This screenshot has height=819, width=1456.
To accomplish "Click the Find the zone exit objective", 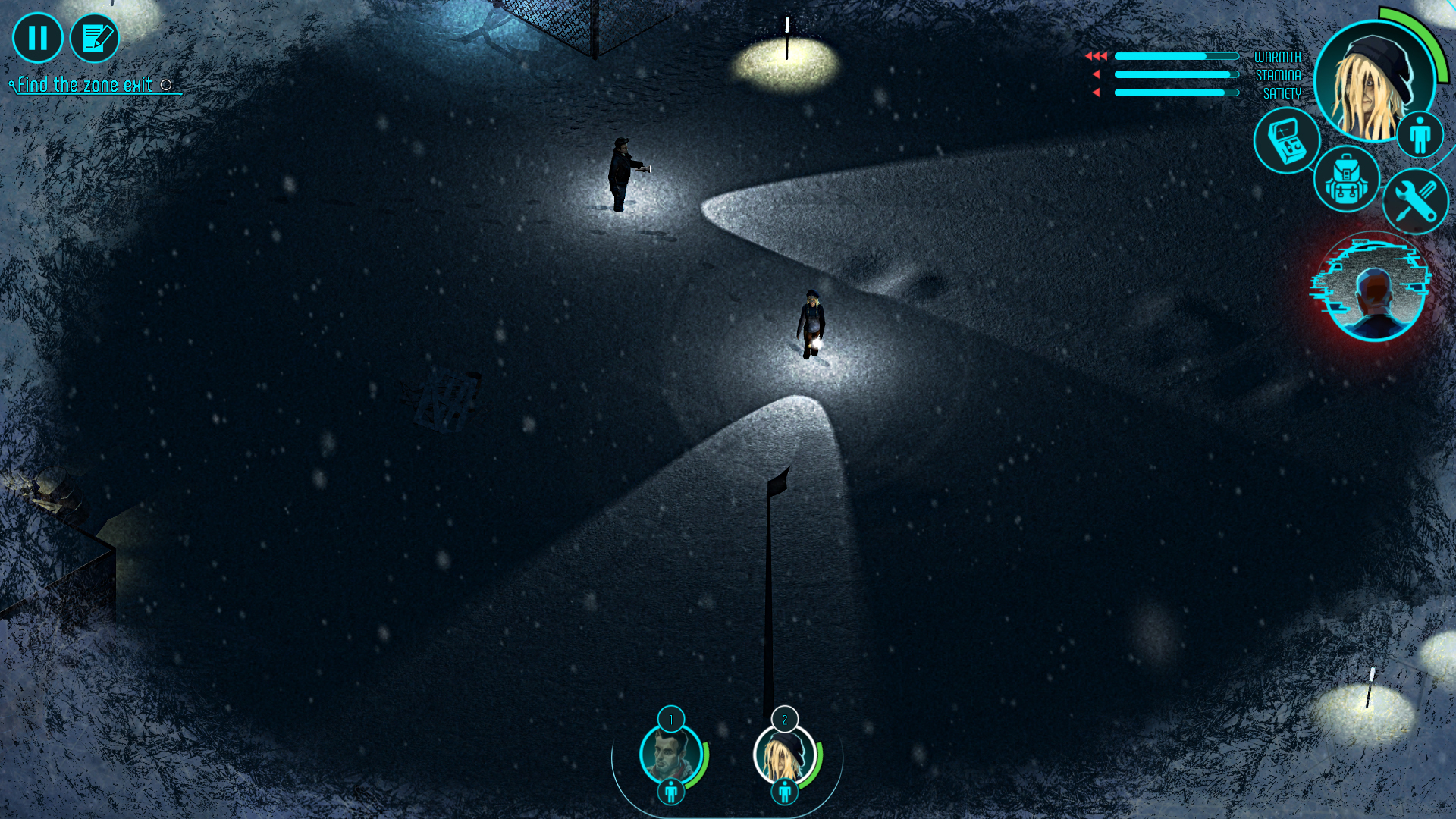I will coord(82,83).
